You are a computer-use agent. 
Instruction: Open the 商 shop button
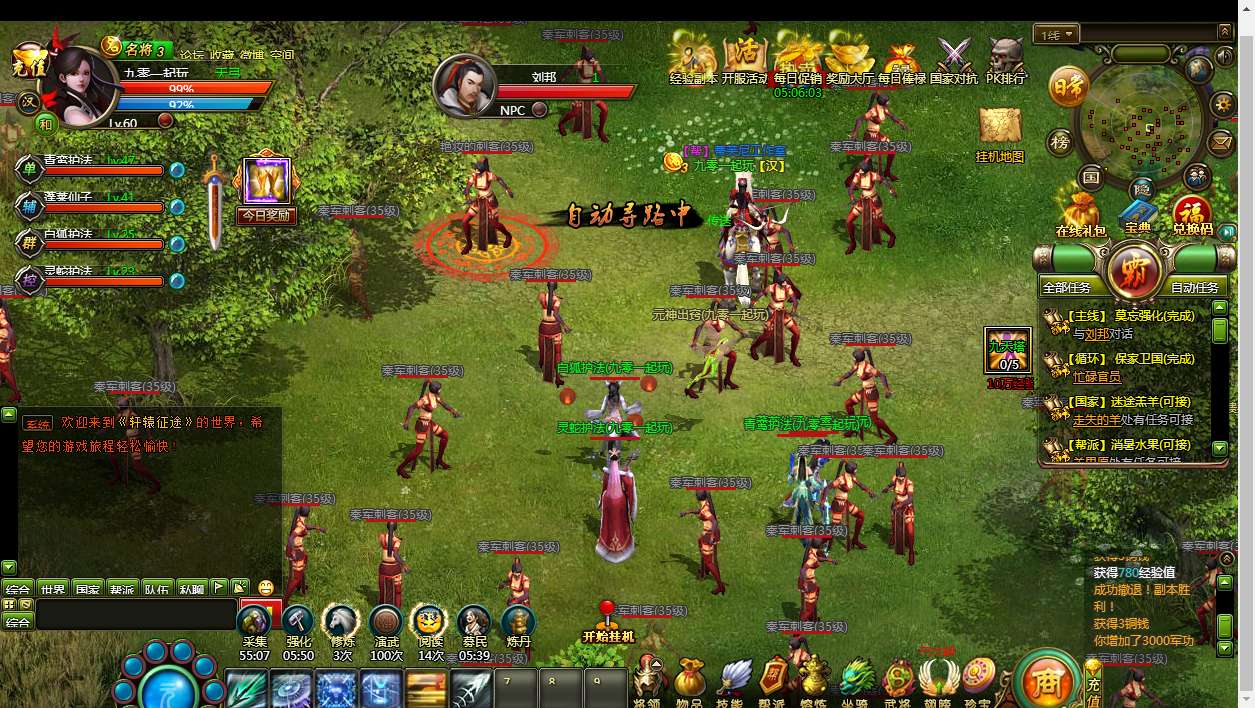tap(1045, 681)
